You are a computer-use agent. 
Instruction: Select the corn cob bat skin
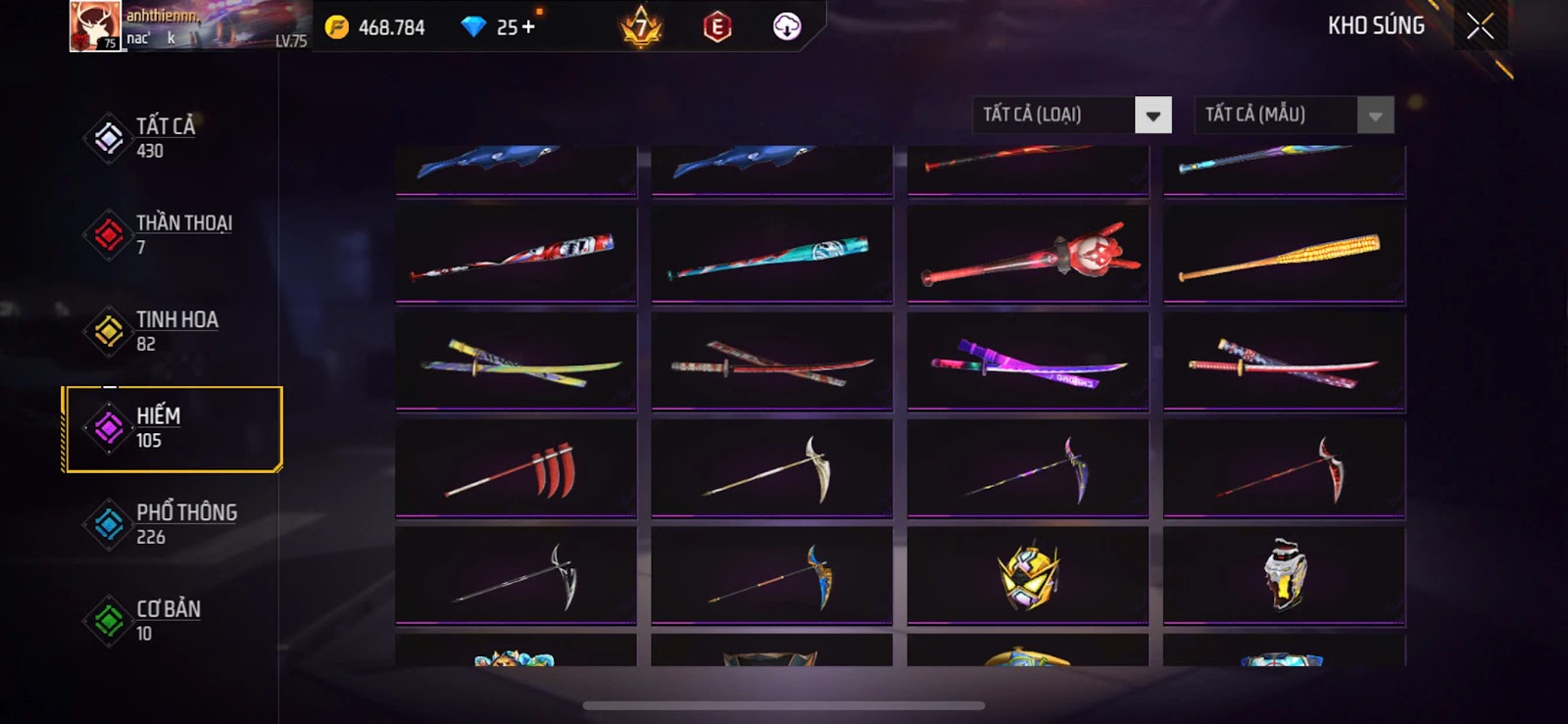(x=1284, y=256)
